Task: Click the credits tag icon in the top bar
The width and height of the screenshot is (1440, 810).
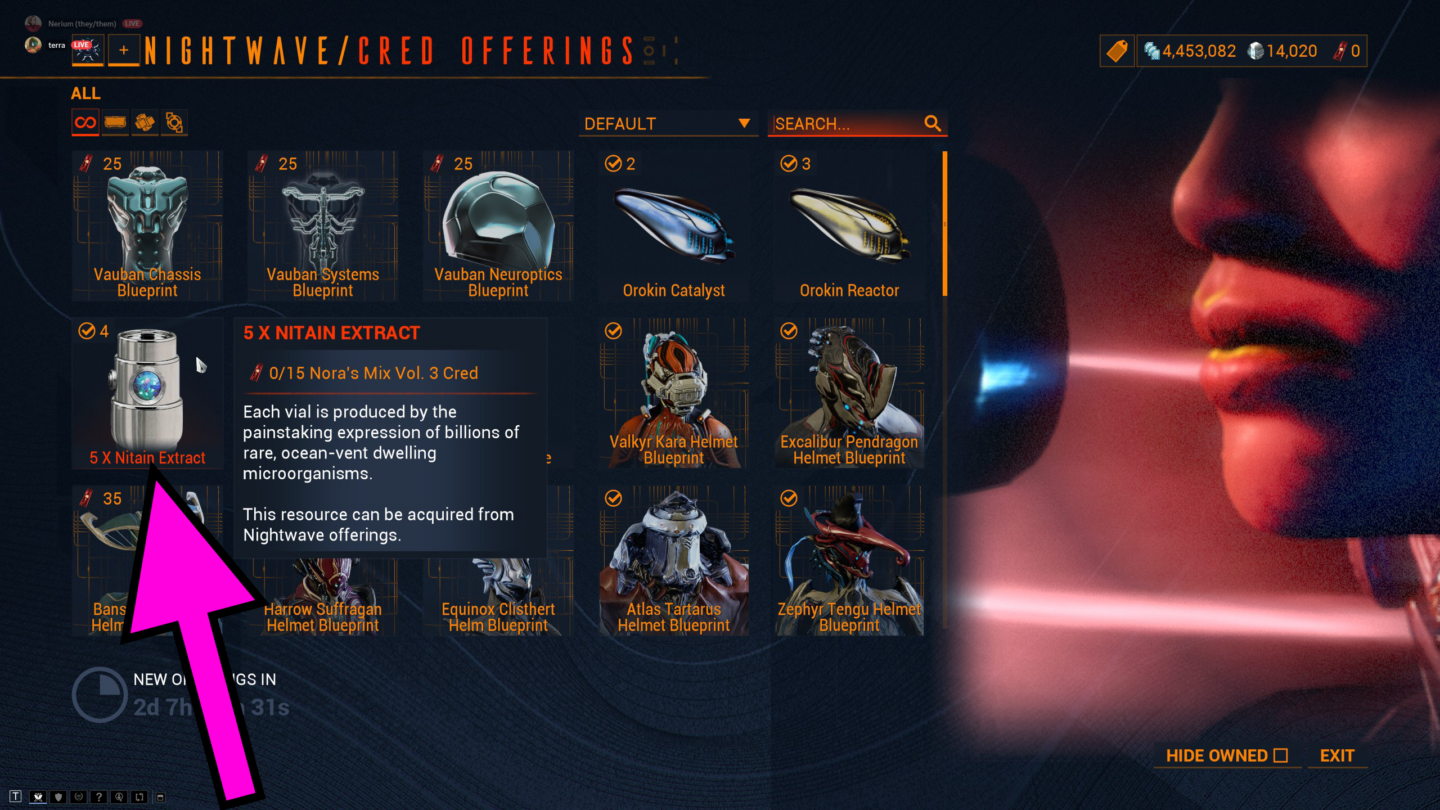Action: (x=1117, y=50)
